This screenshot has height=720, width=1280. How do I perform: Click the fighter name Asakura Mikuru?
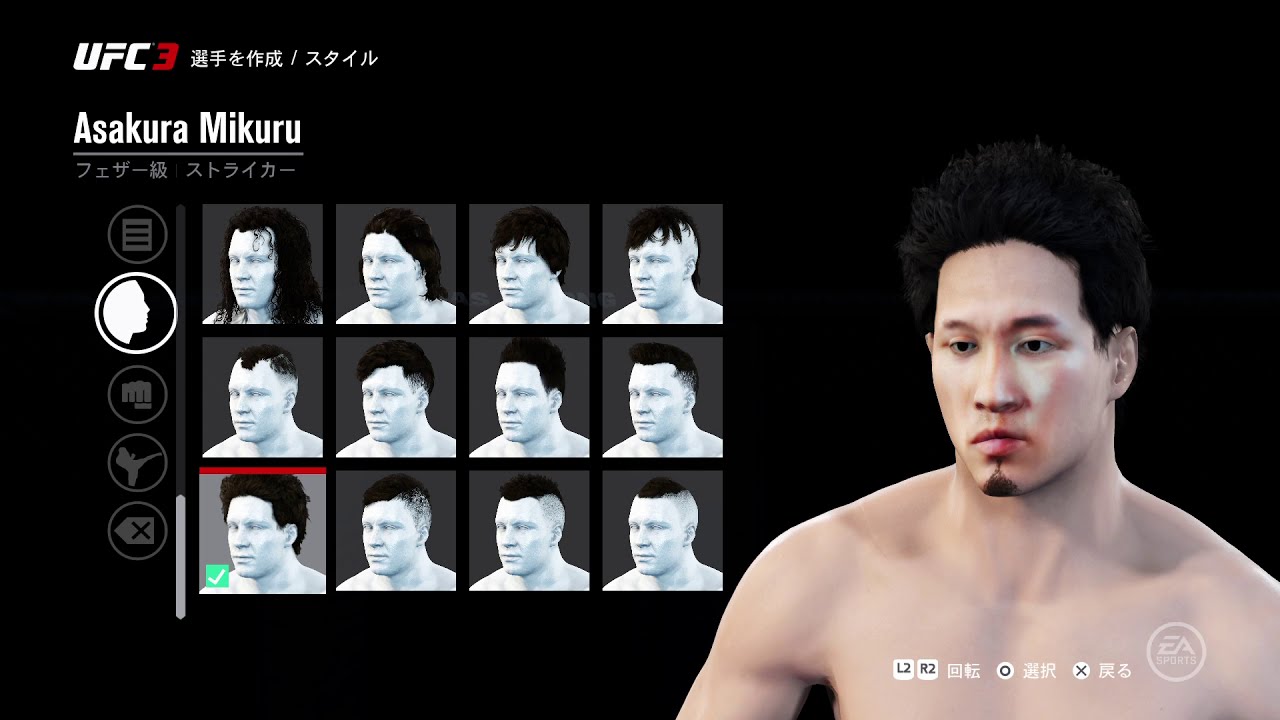coord(186,128)
